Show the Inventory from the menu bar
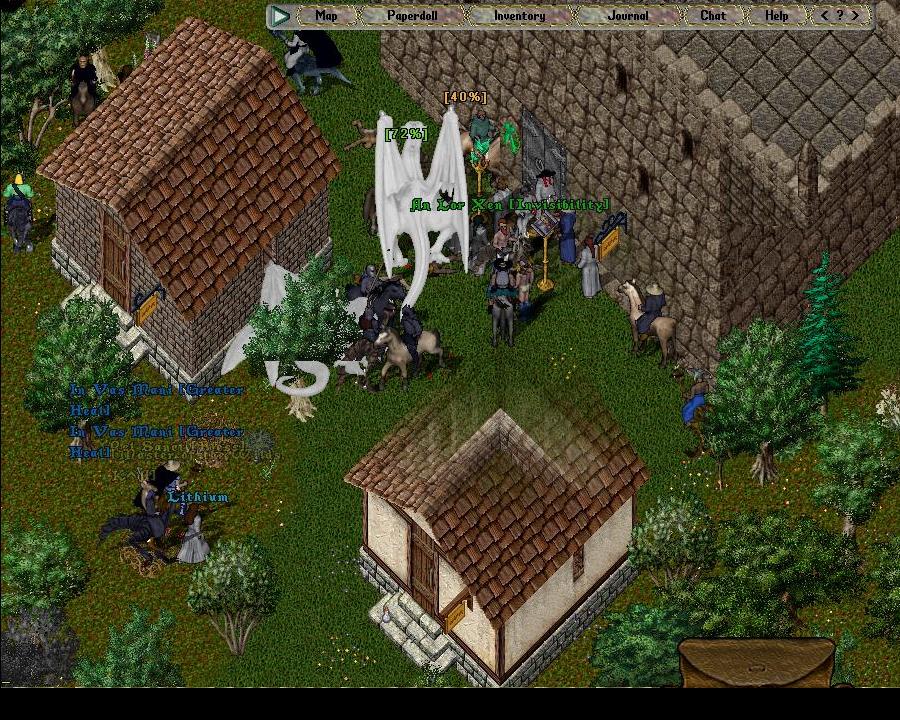The height and width of the screenshot is (720, 900). [519, 15]
